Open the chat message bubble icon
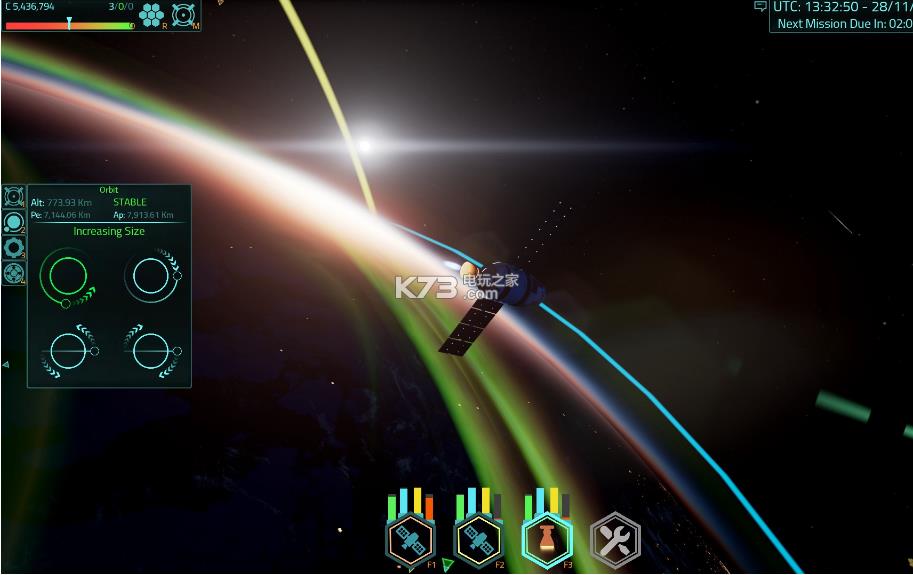The height and width of the screenshot is (575, 913). (760, 7)
